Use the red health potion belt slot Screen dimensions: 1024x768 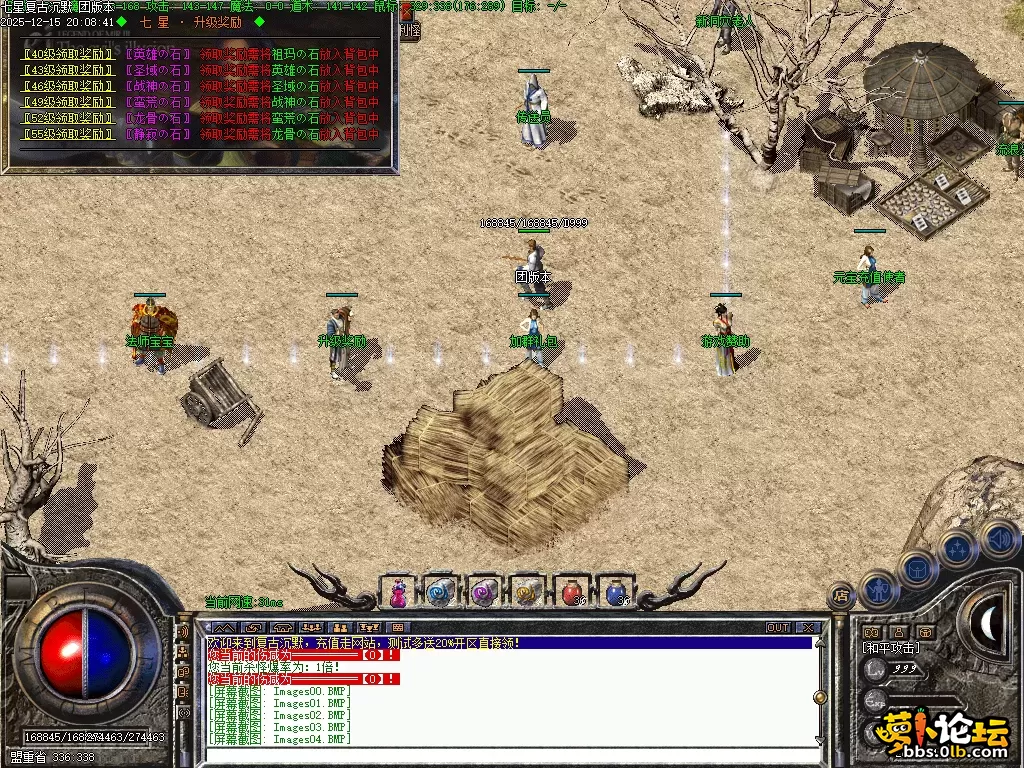572,593
